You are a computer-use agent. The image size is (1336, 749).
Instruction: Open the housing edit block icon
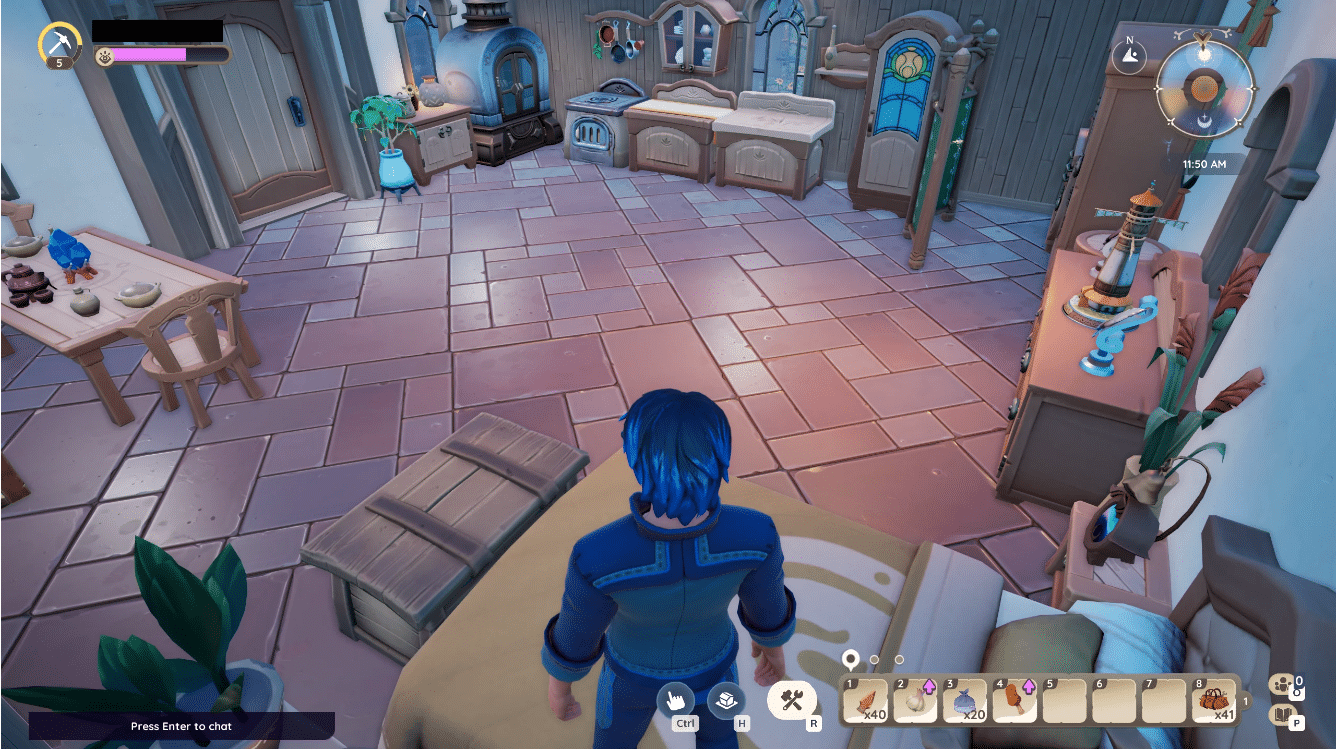coord(726,698)
